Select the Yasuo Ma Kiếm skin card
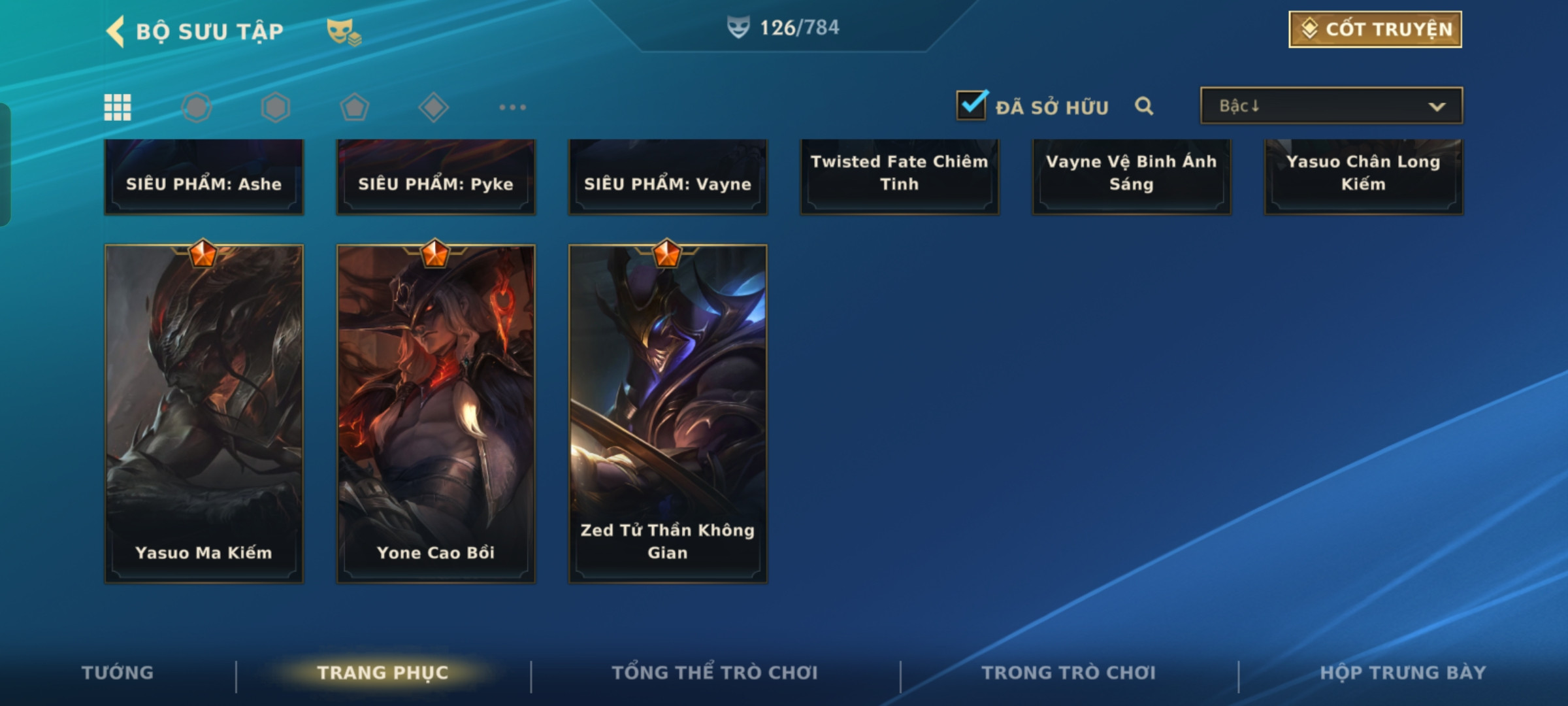 point(204,413)
